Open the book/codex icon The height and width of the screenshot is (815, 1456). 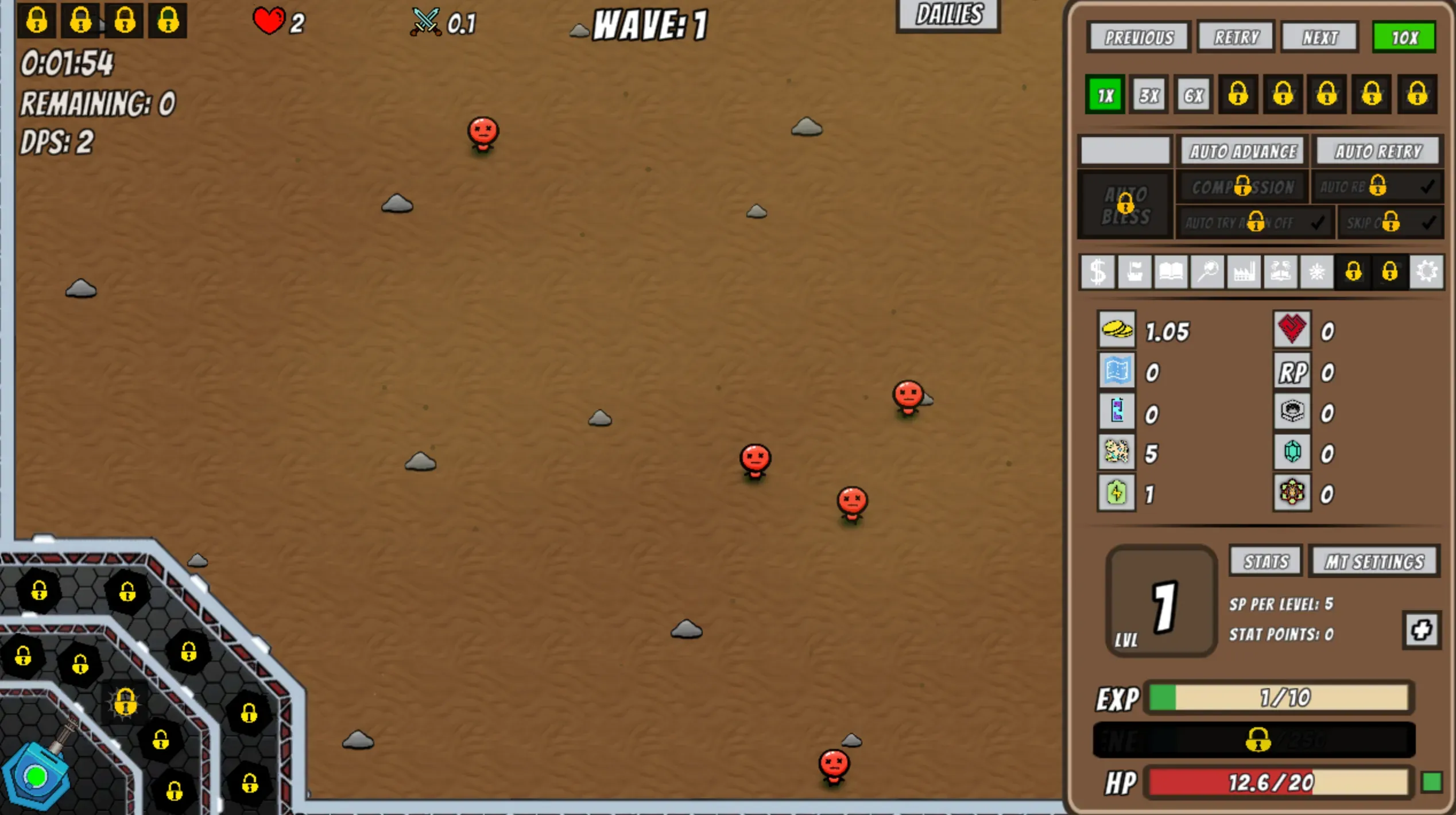[1171, 273]
